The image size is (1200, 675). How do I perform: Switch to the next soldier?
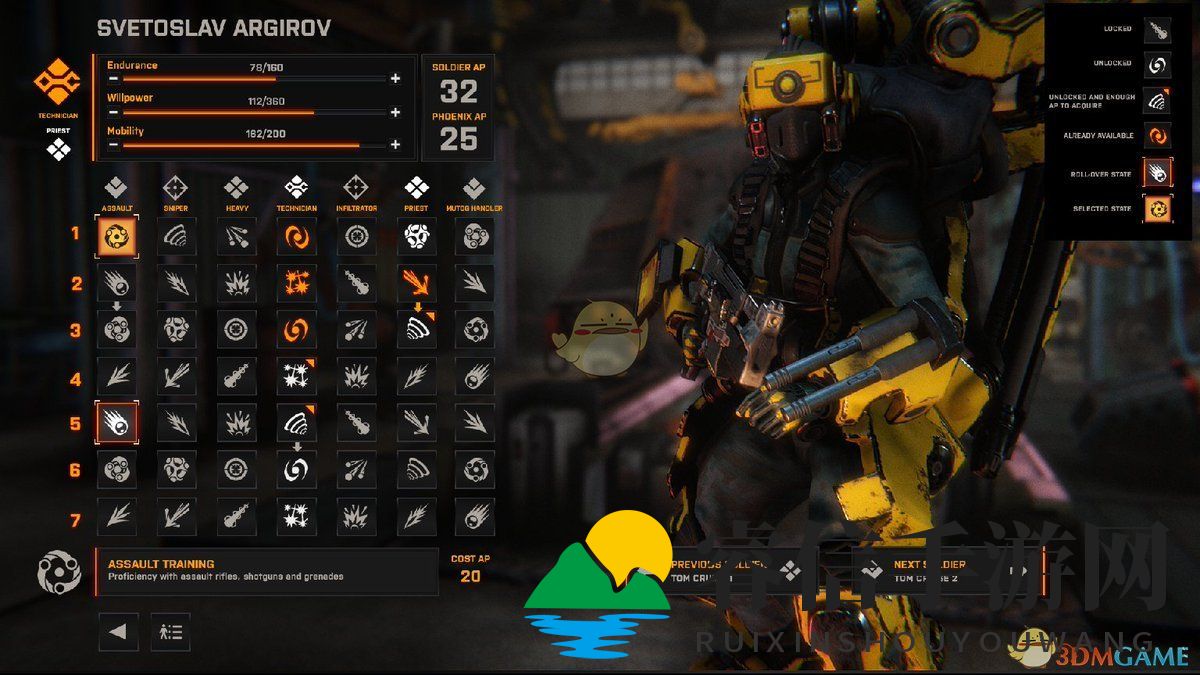tap(950, 571)
